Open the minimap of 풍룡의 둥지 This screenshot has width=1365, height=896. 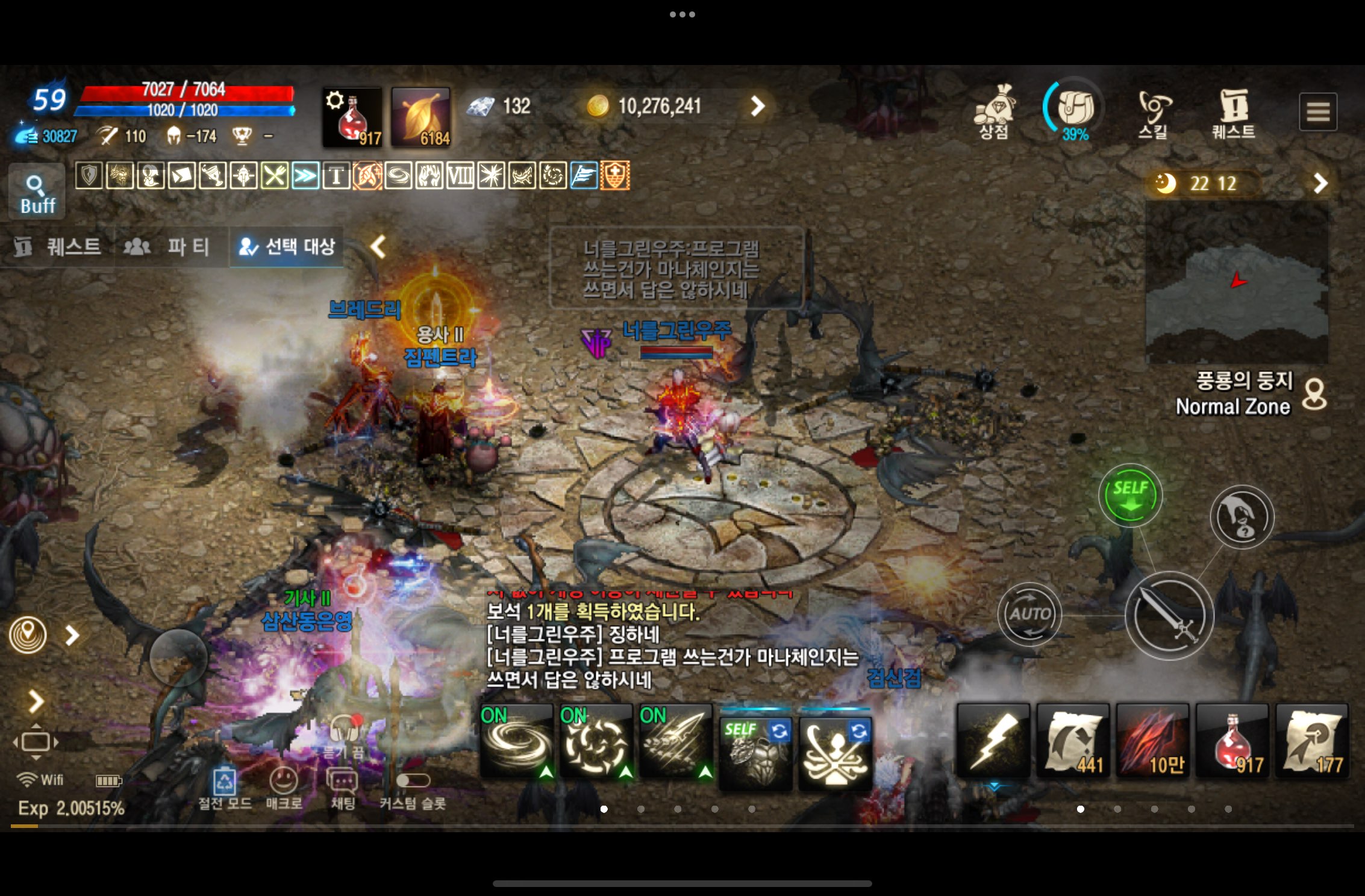click(x=1236, y=283)
